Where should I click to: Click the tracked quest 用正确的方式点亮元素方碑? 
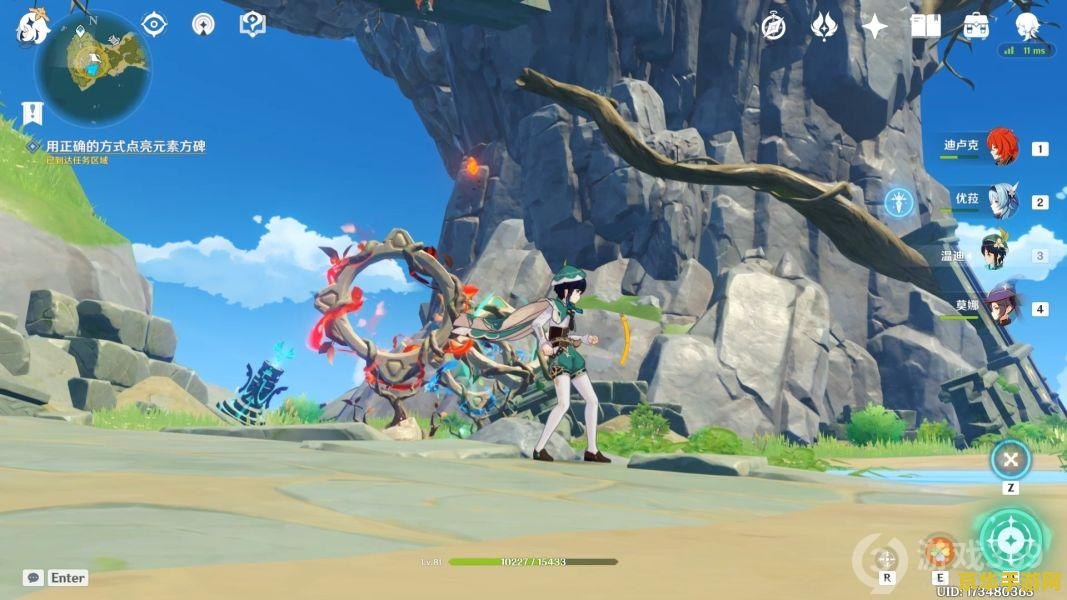point(125,146)
